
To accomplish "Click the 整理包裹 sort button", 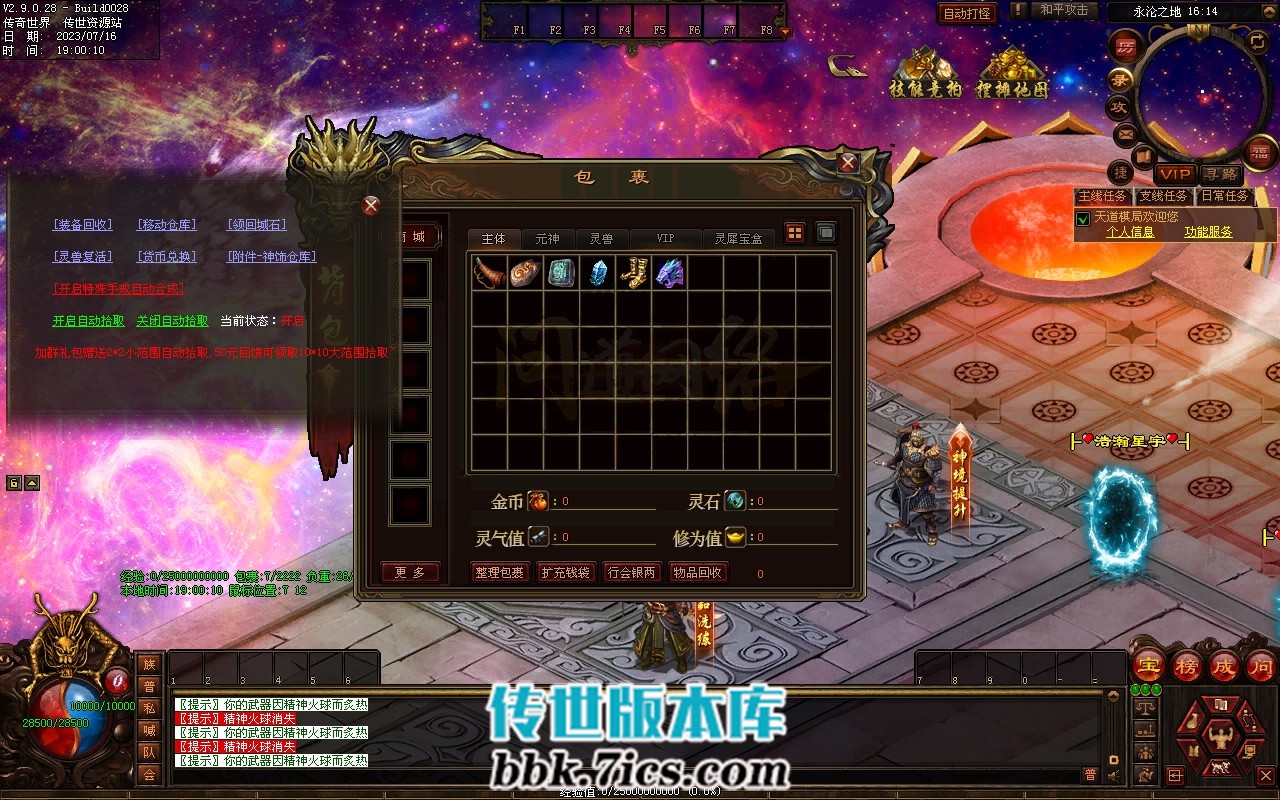I will 499,573.
